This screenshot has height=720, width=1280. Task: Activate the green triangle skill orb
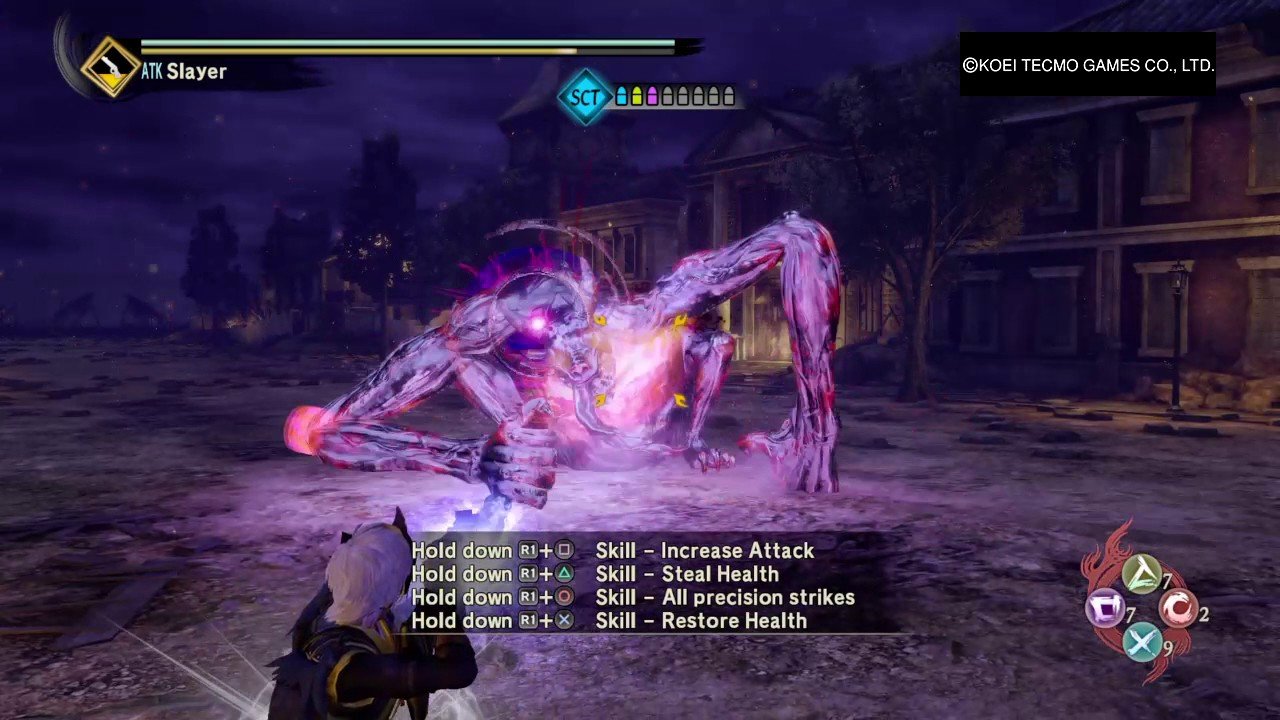pyautogui.click(x=1141, y=575)
